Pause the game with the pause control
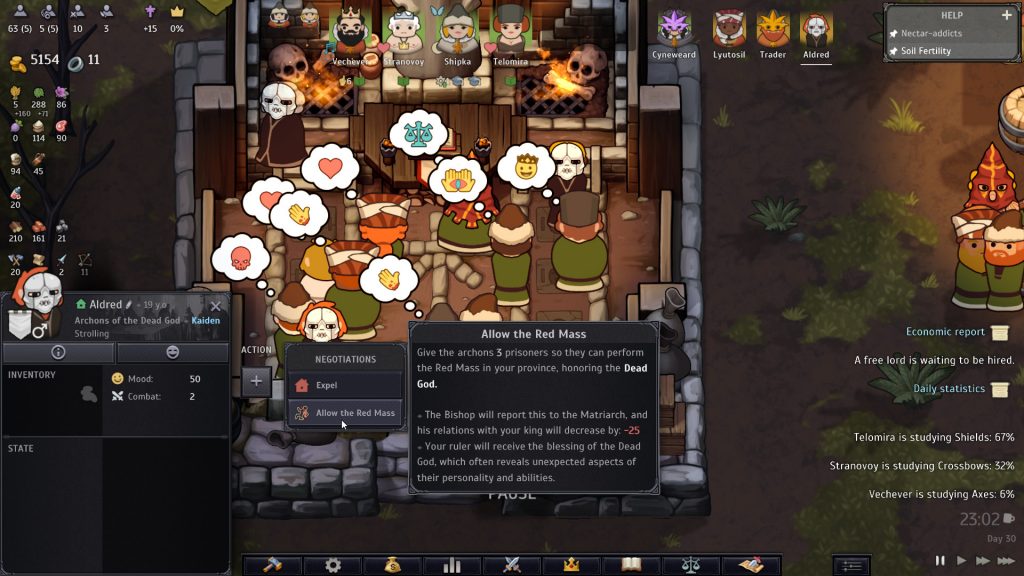The height and width of the screenshot is (576, 1024). tap(940, 561)
